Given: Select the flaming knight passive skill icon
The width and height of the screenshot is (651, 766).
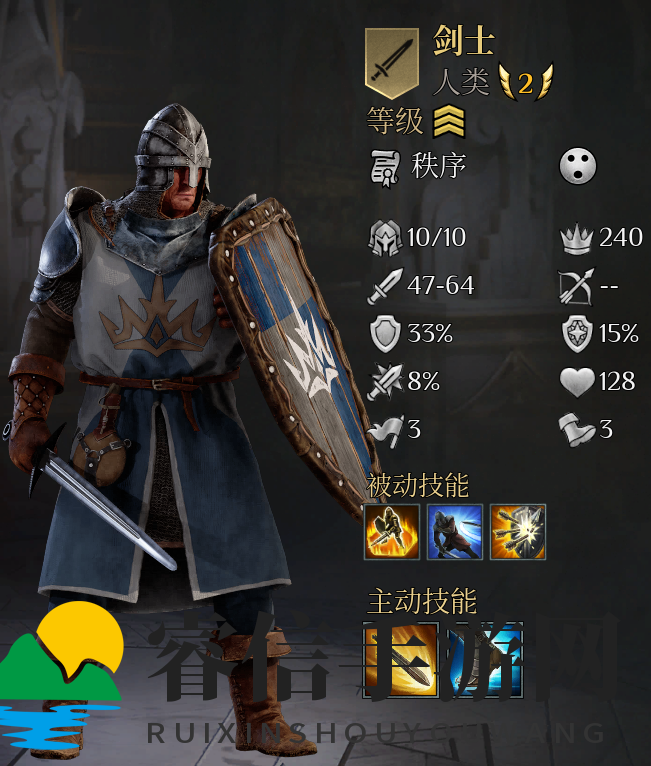Looking at the screenshot, I should point(392,531).
